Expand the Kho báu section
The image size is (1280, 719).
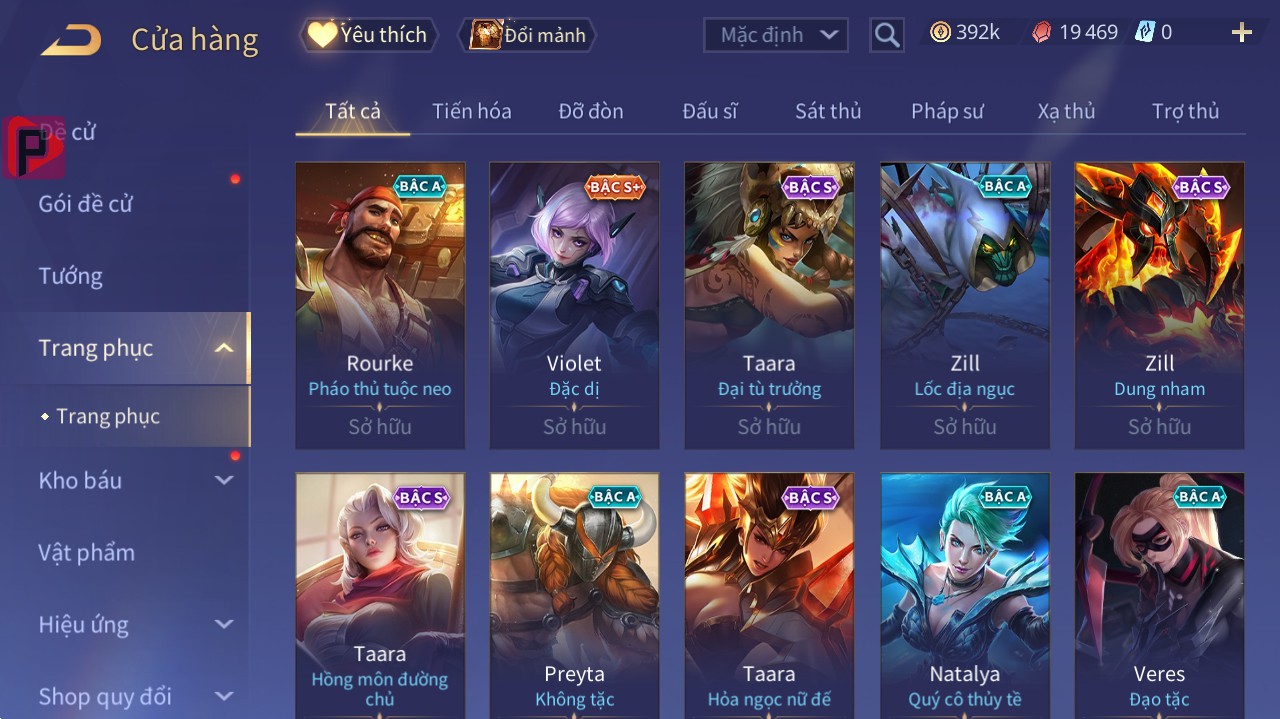pos(135,481)
